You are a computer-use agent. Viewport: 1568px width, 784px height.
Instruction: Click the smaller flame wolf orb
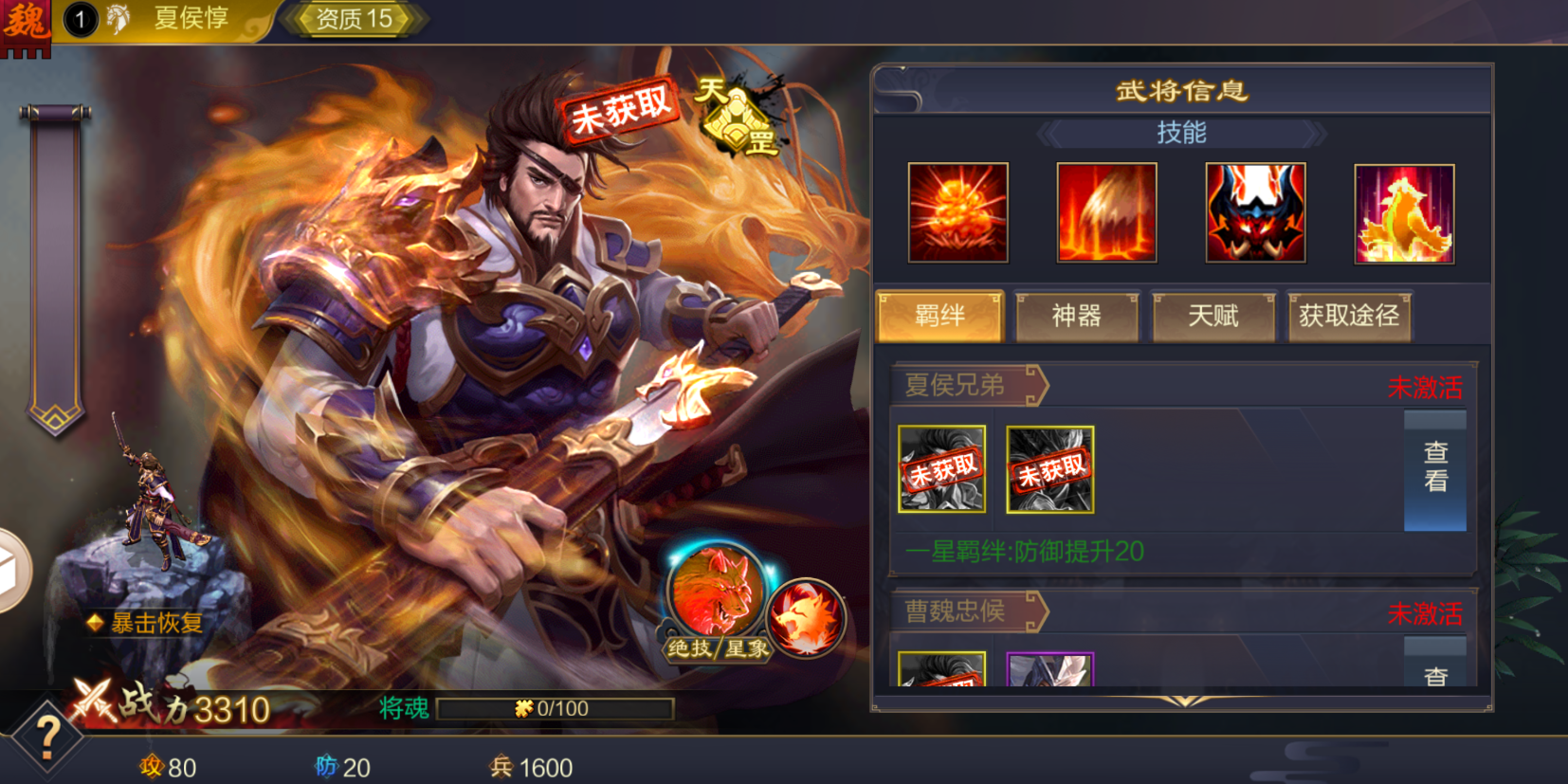(x=809, y=617)
